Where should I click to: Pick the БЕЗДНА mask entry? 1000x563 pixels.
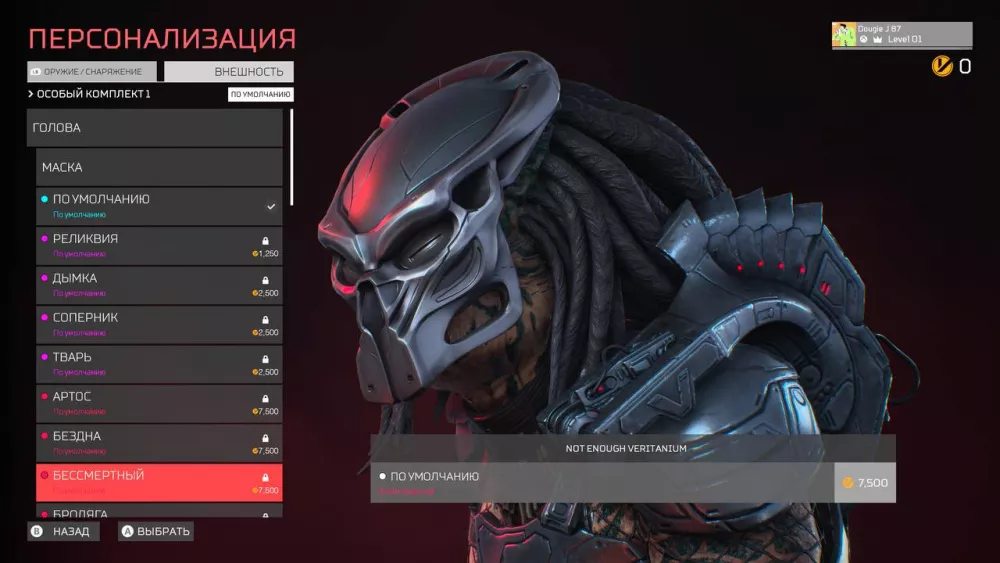tap(159, 443)
